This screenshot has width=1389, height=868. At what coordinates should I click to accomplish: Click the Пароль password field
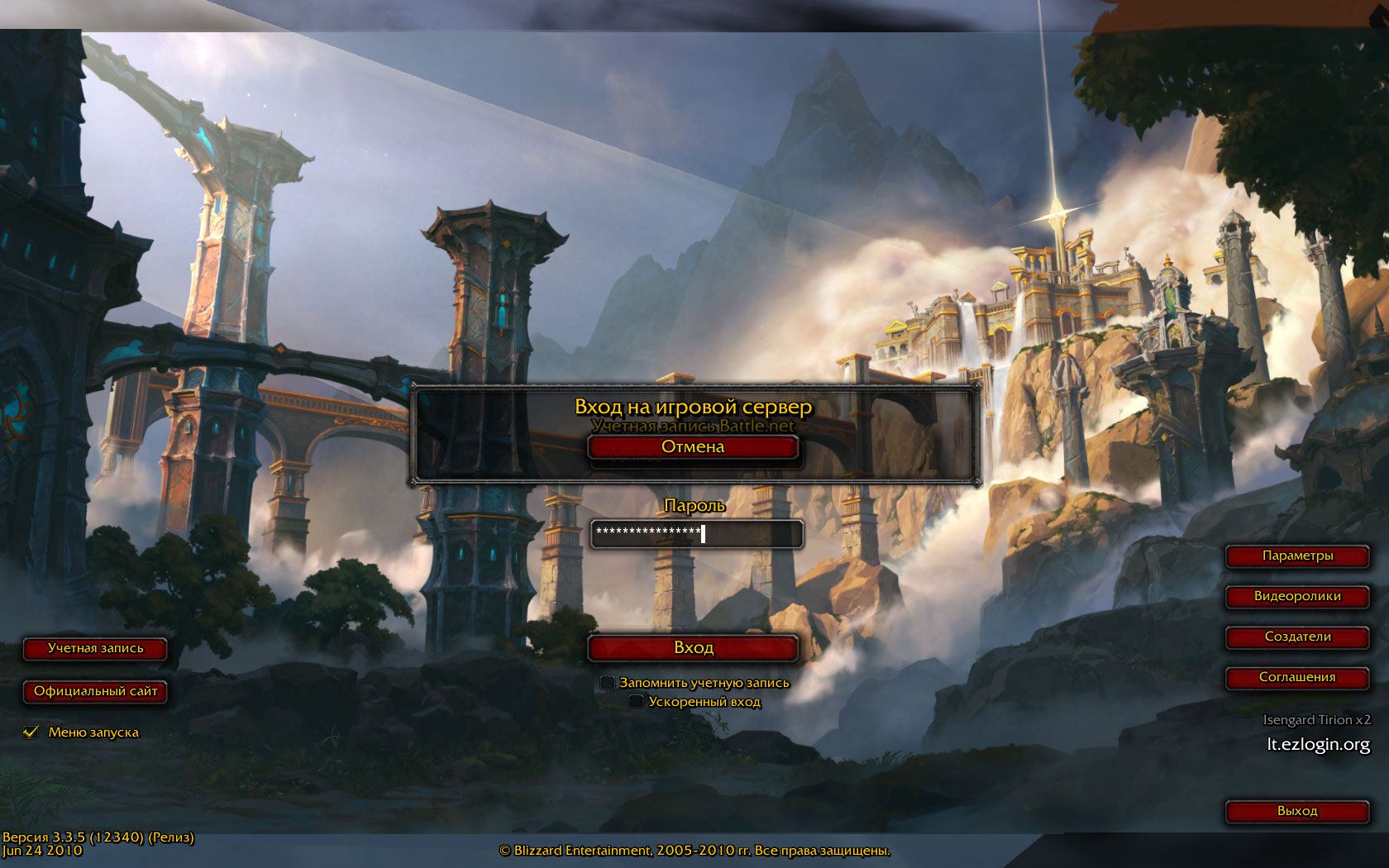point(696,534)
